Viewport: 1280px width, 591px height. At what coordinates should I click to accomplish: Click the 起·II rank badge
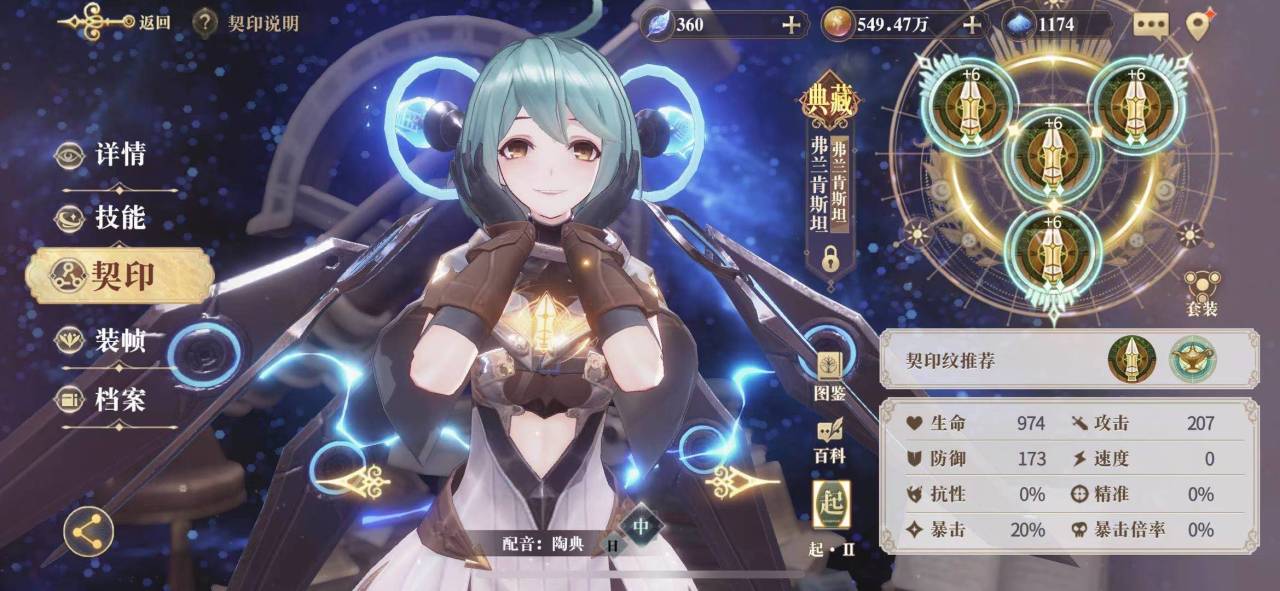point(831,507)
